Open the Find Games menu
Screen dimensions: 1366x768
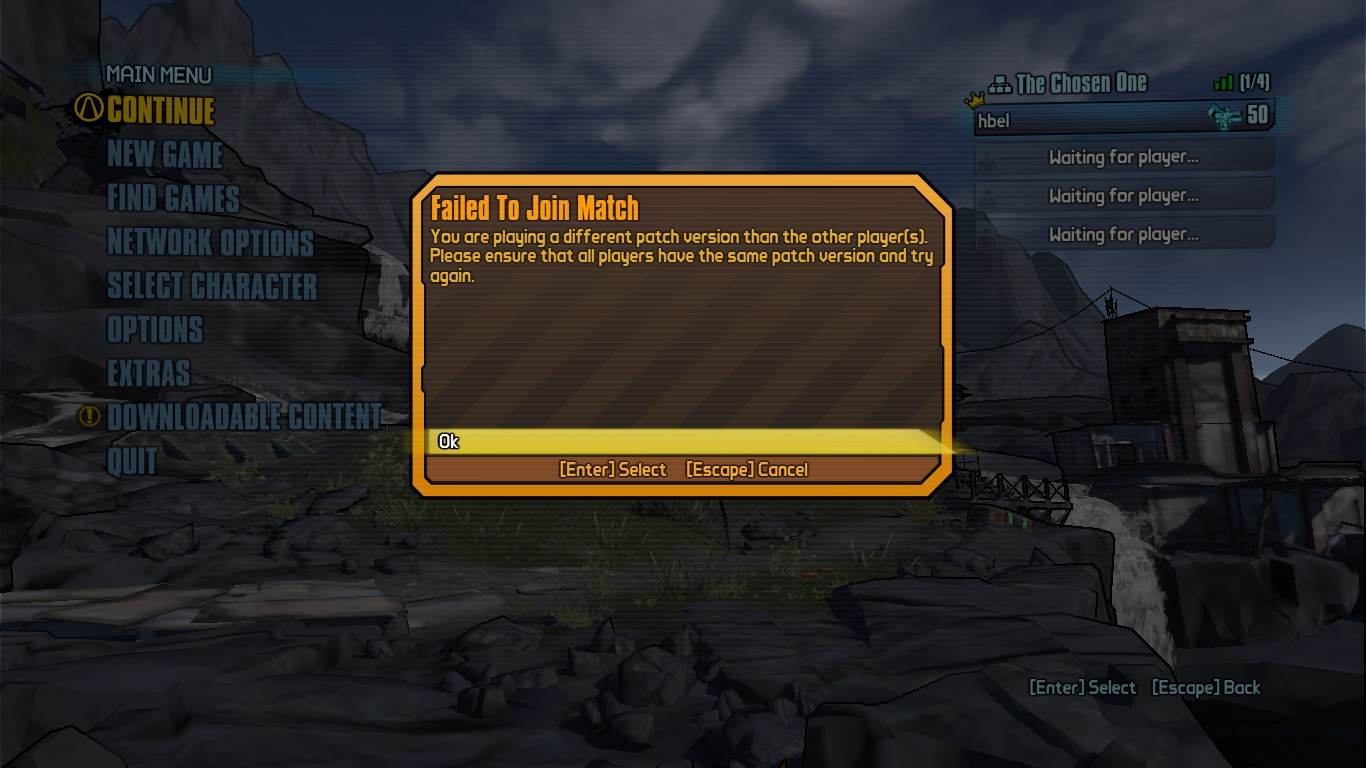173,198
